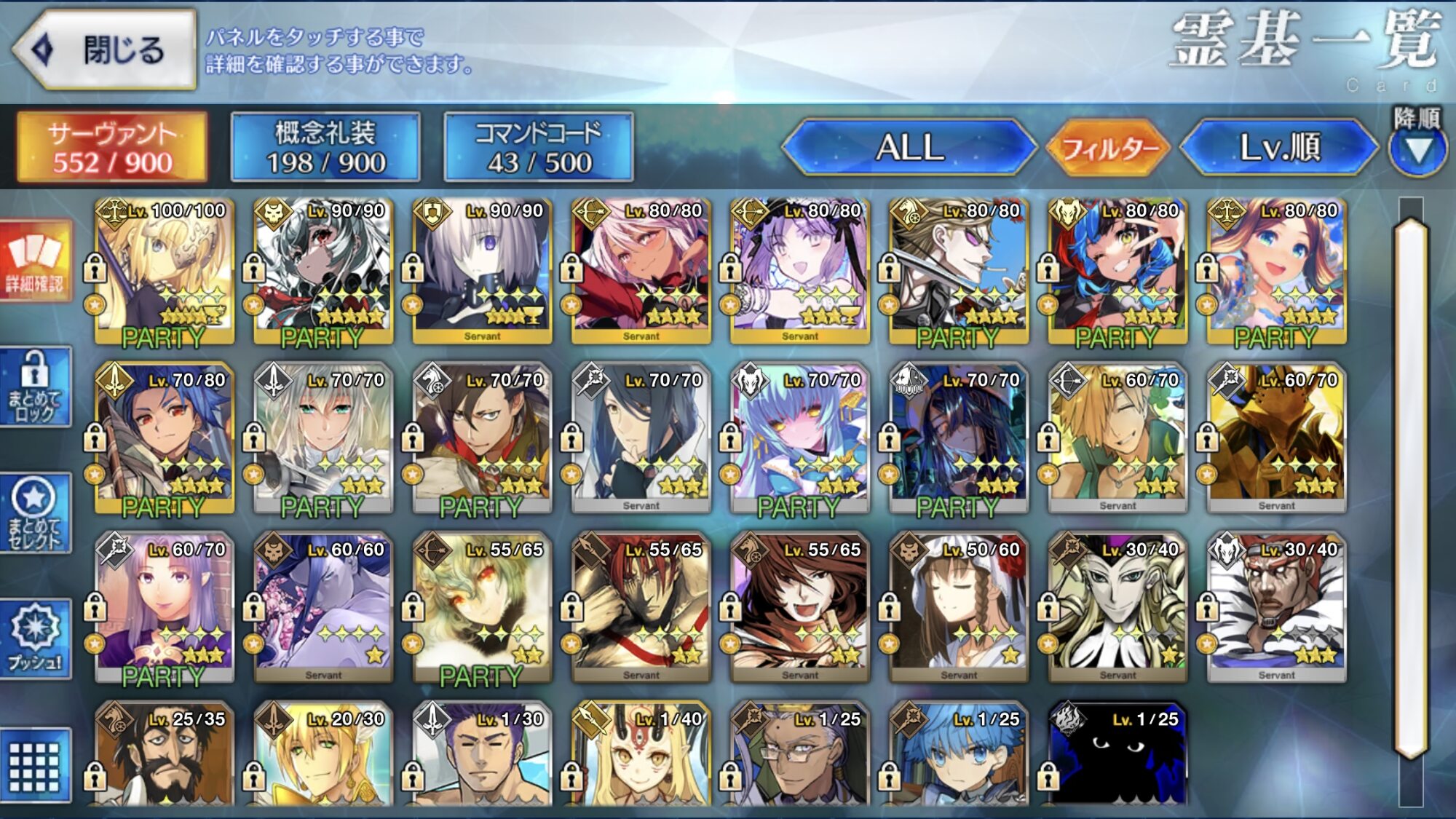Screen dimensions: 1456x819
Task: Click the vertical scrollbar handle
Action: pos(1410,489)
